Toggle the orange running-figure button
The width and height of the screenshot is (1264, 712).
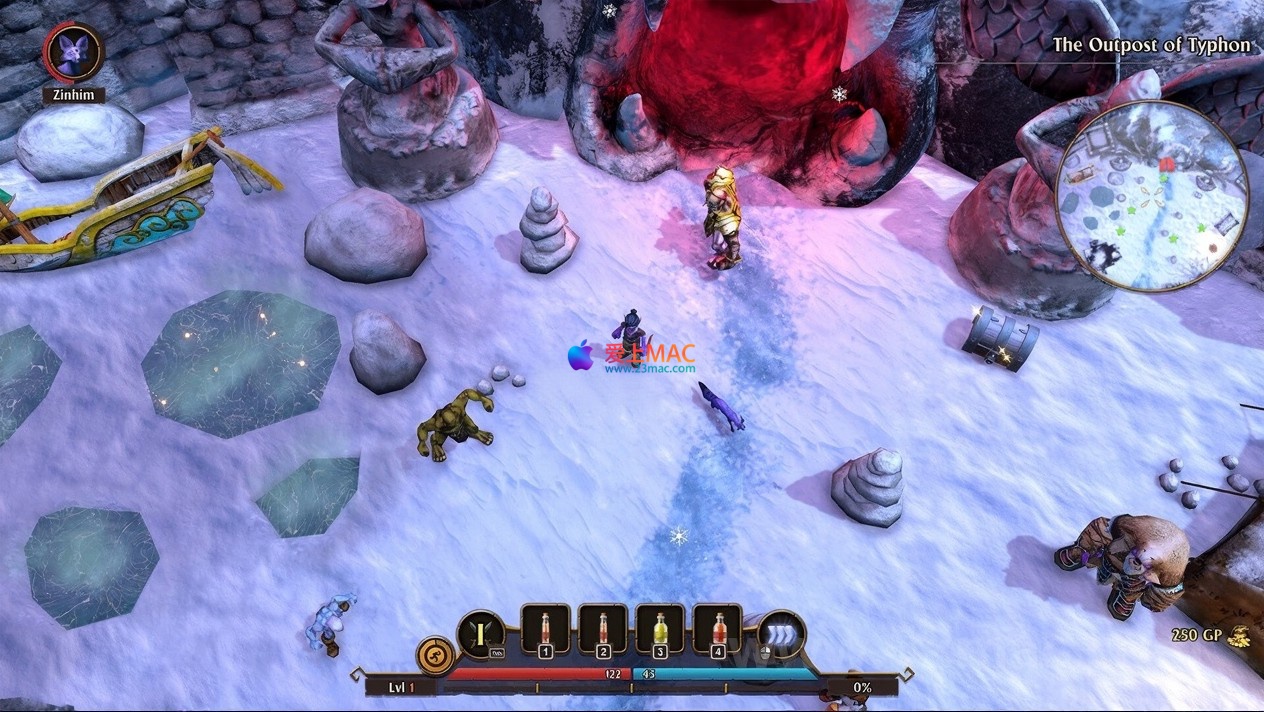coord(435,656)
